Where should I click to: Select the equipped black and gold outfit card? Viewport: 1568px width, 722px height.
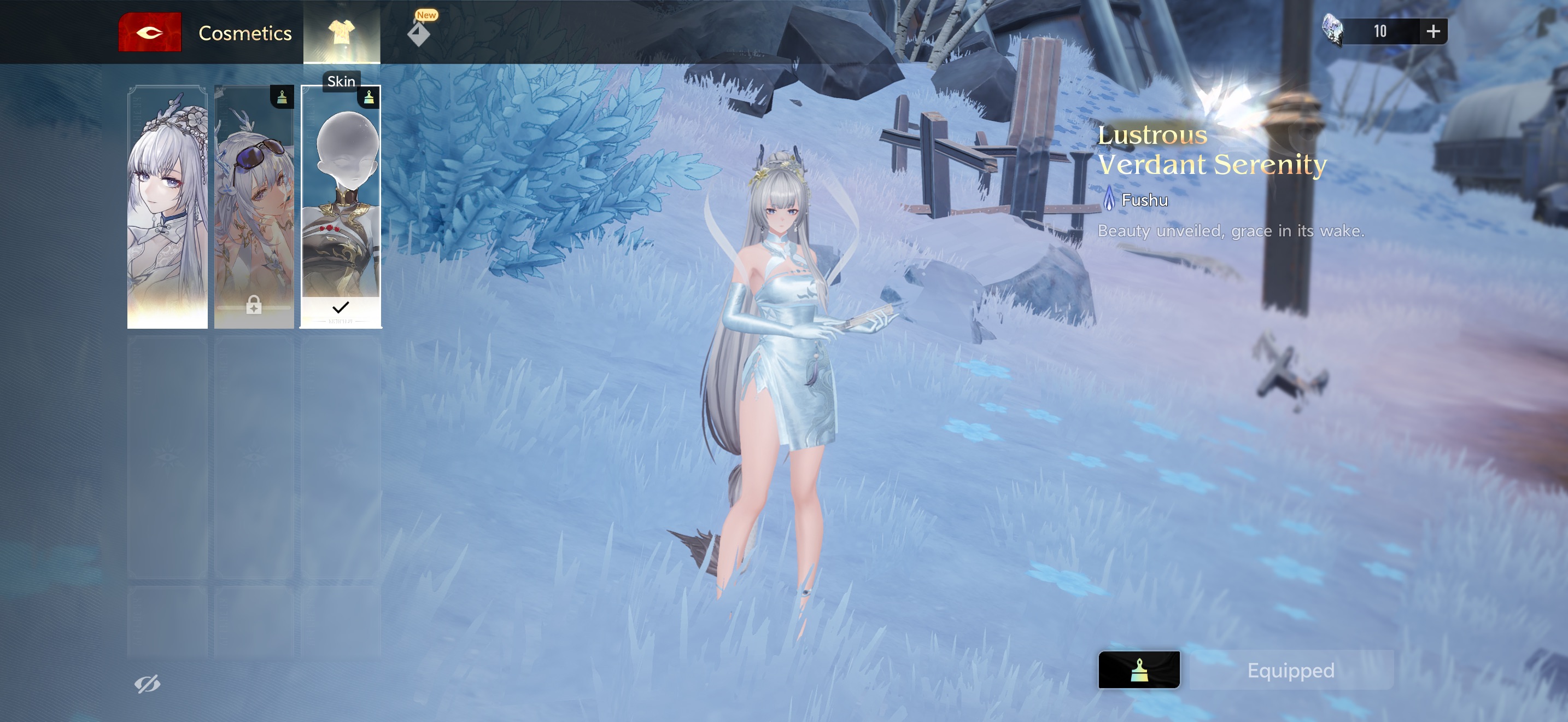tap(341, 207)
